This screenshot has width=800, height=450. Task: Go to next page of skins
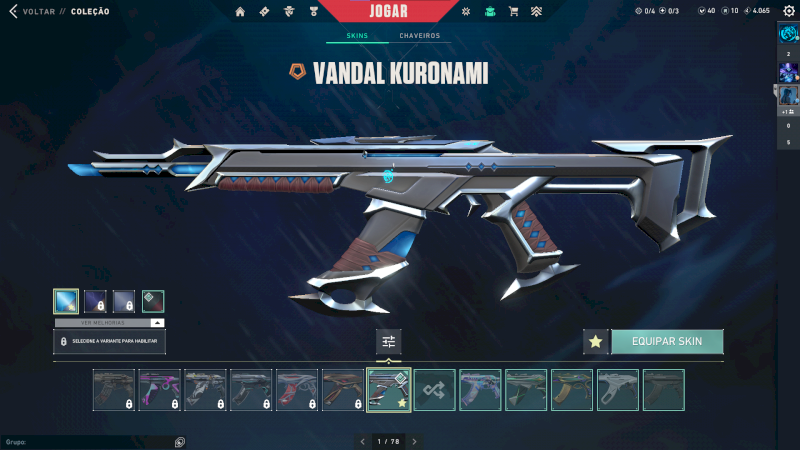414,441
